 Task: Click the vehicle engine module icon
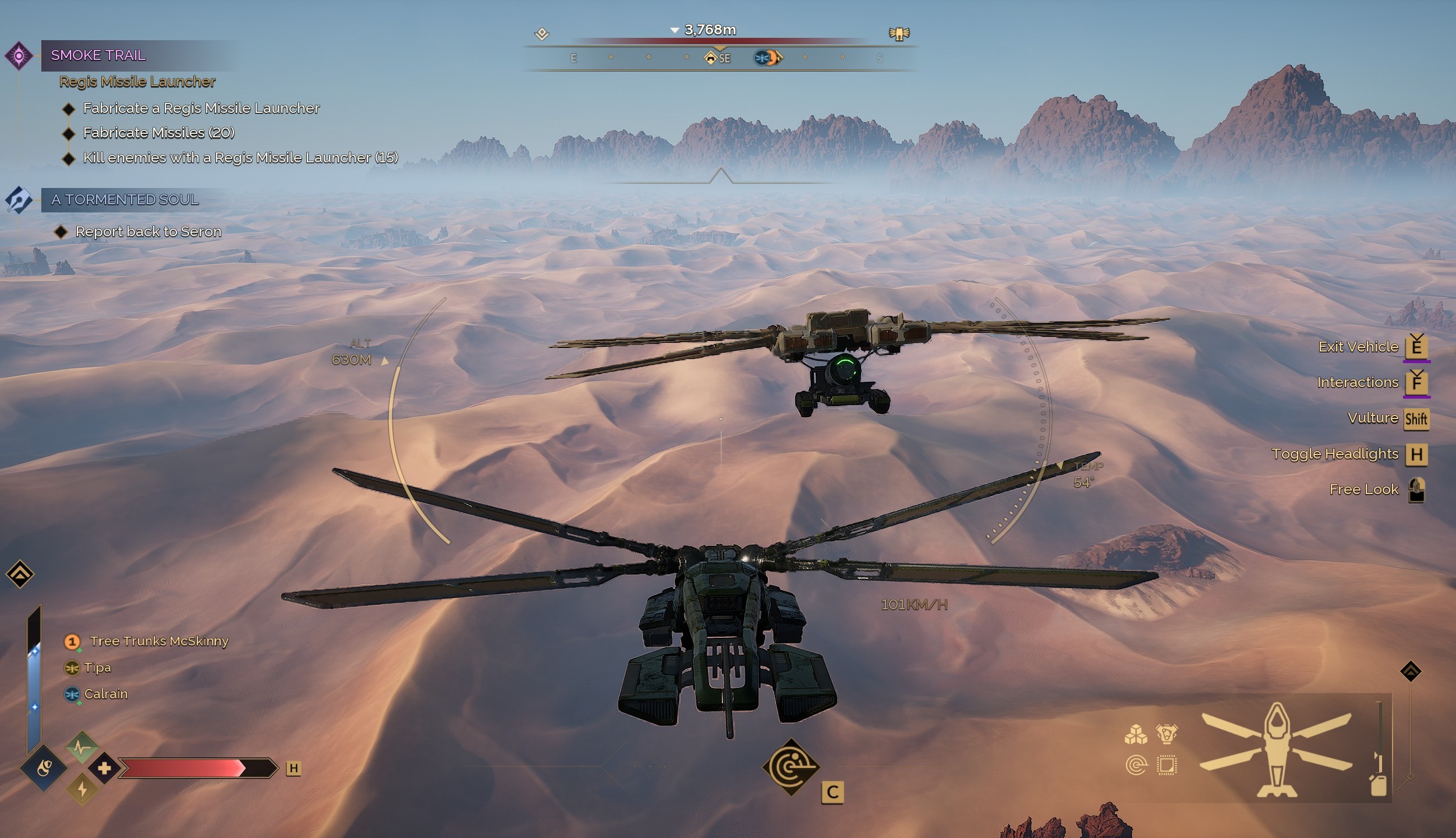point(1167,734)
